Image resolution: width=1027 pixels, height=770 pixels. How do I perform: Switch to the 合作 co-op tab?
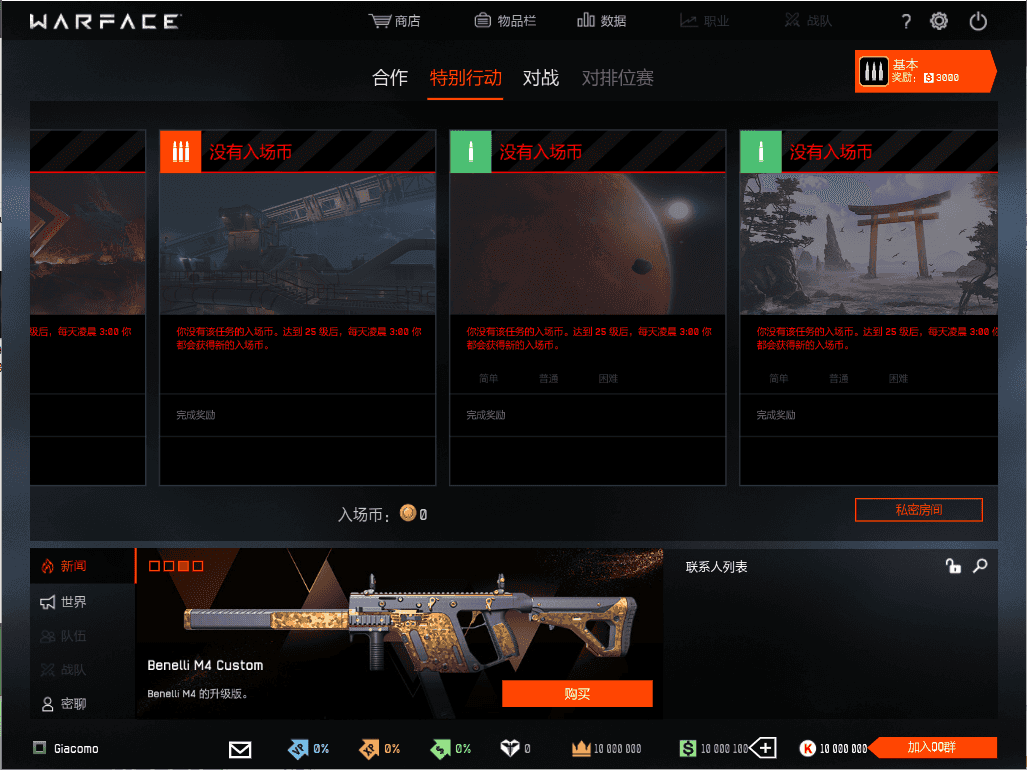(390, 78)
